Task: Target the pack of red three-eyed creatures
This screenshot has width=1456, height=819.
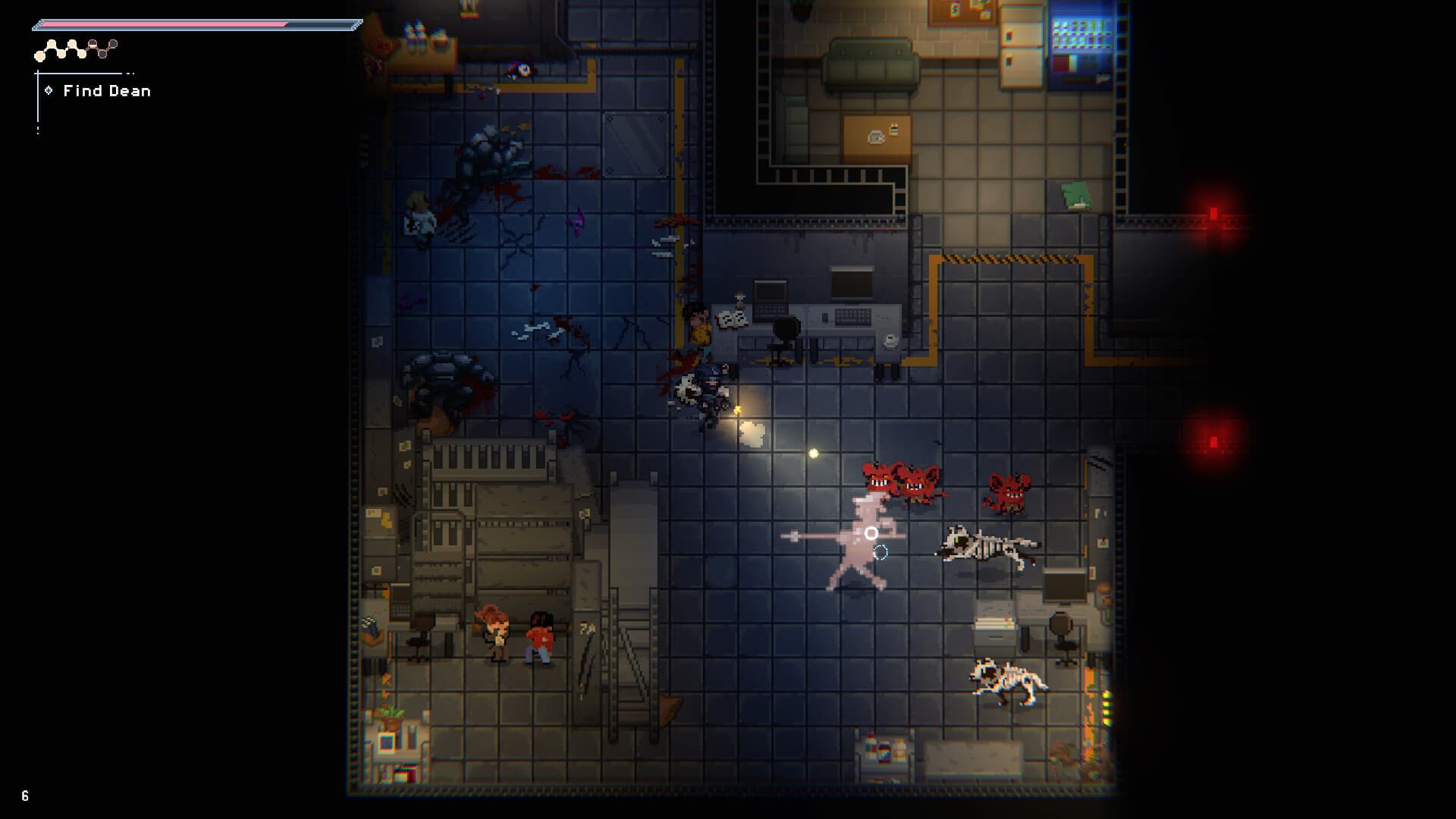Action: click(902, 478)
